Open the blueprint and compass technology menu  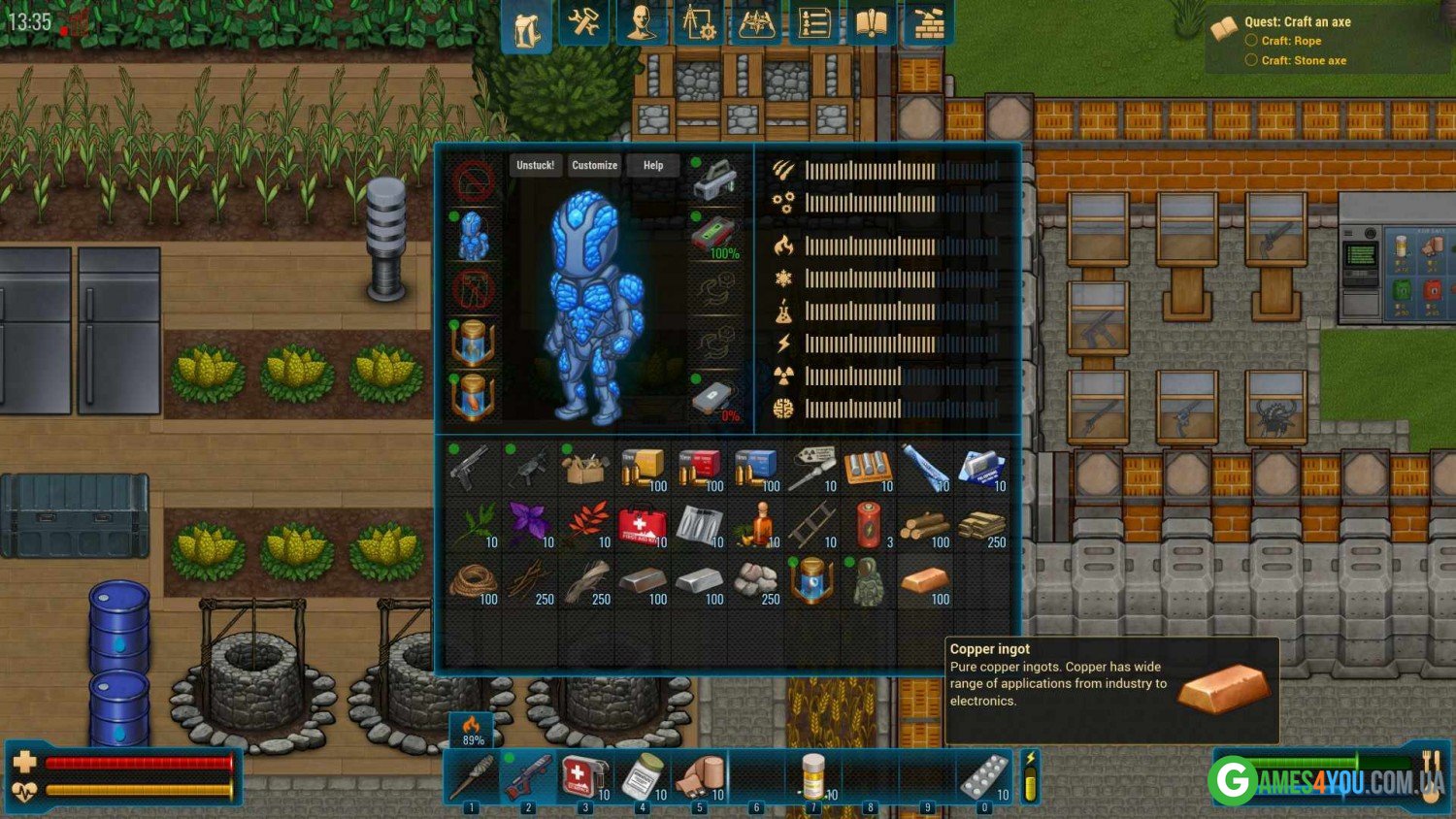tap(698, 24)
